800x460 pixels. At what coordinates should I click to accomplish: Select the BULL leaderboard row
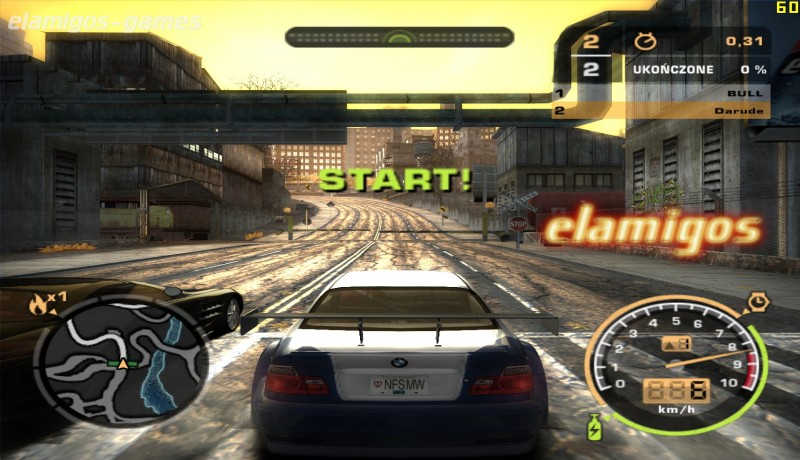(x=660, y=93)
